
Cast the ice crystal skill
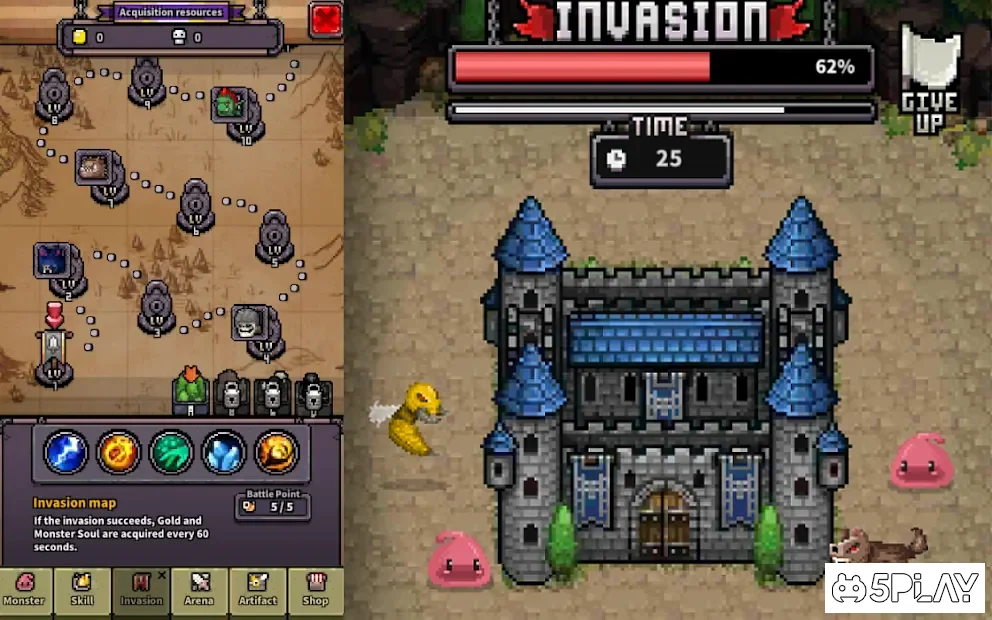pyautogui.click(x=224, y=453)
